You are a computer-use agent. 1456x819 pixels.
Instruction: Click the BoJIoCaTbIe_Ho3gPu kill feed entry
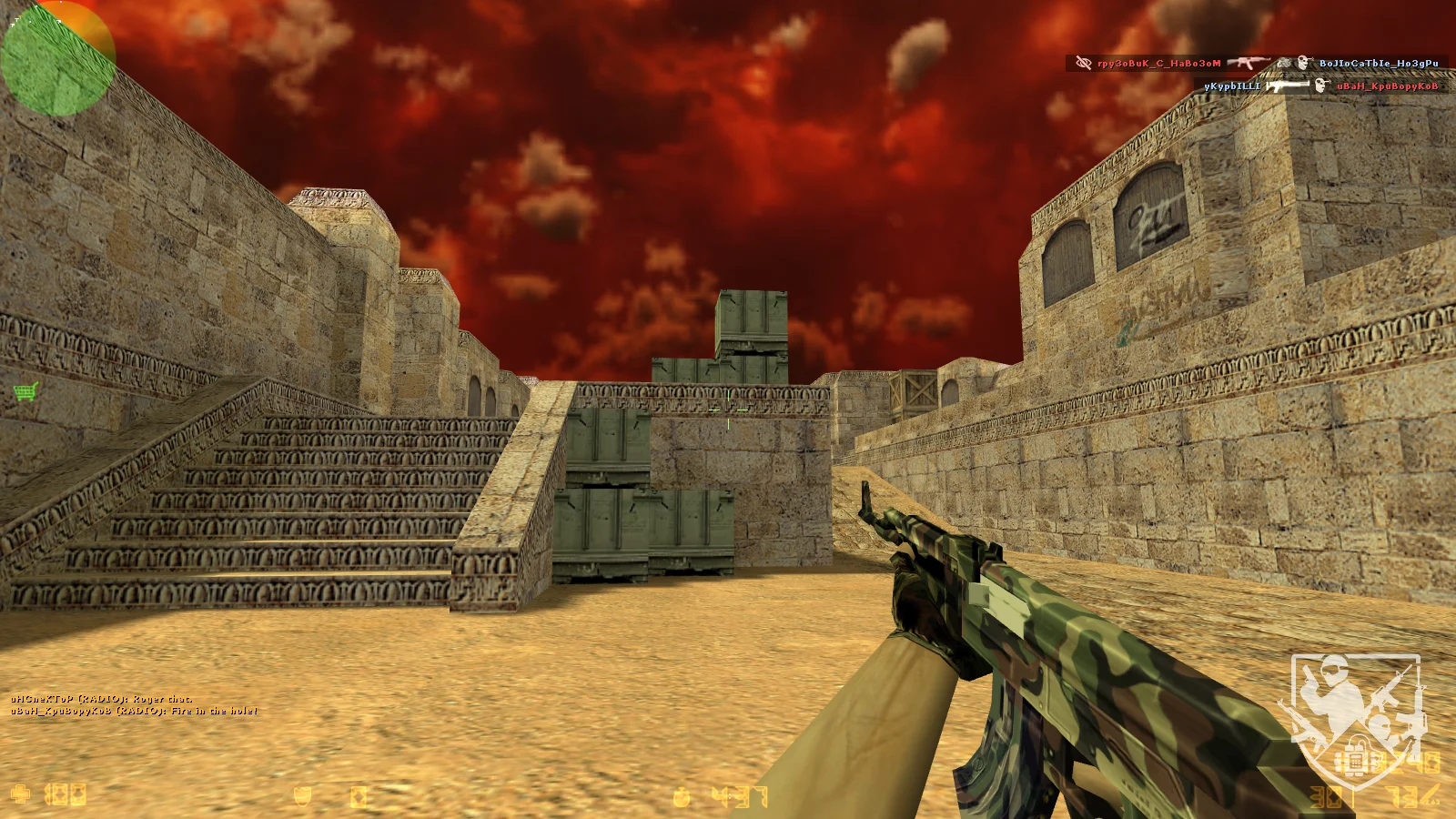pos(1379,64)
